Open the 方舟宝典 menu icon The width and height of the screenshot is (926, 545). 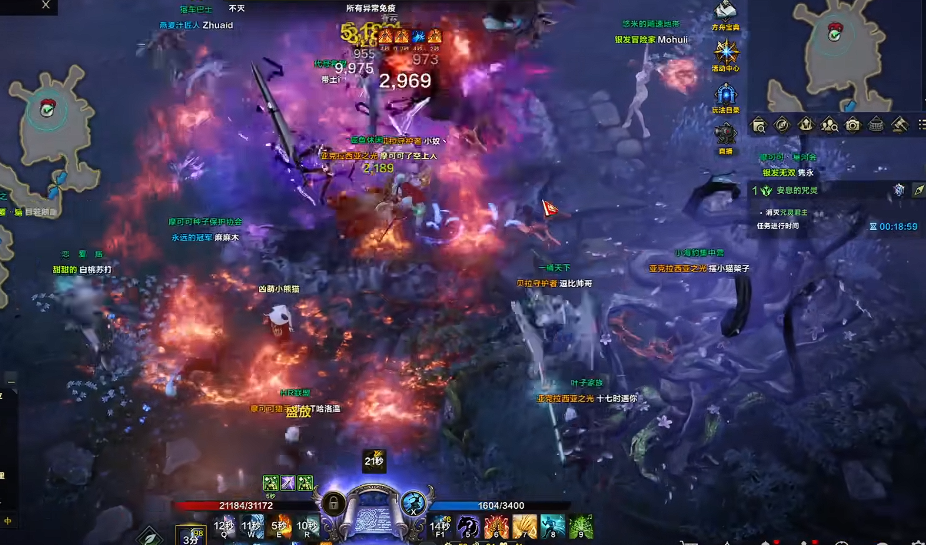pyautogui.click(x=727, y=12)
